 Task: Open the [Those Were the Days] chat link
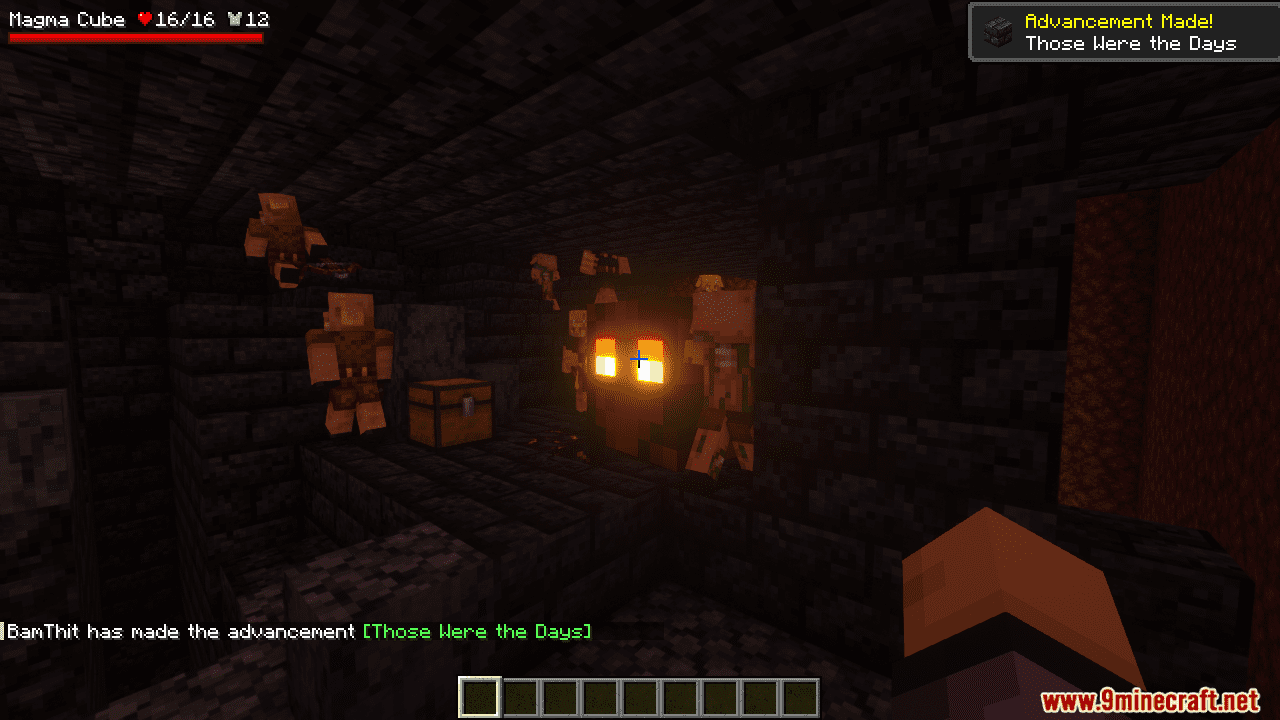click(477, 631)
